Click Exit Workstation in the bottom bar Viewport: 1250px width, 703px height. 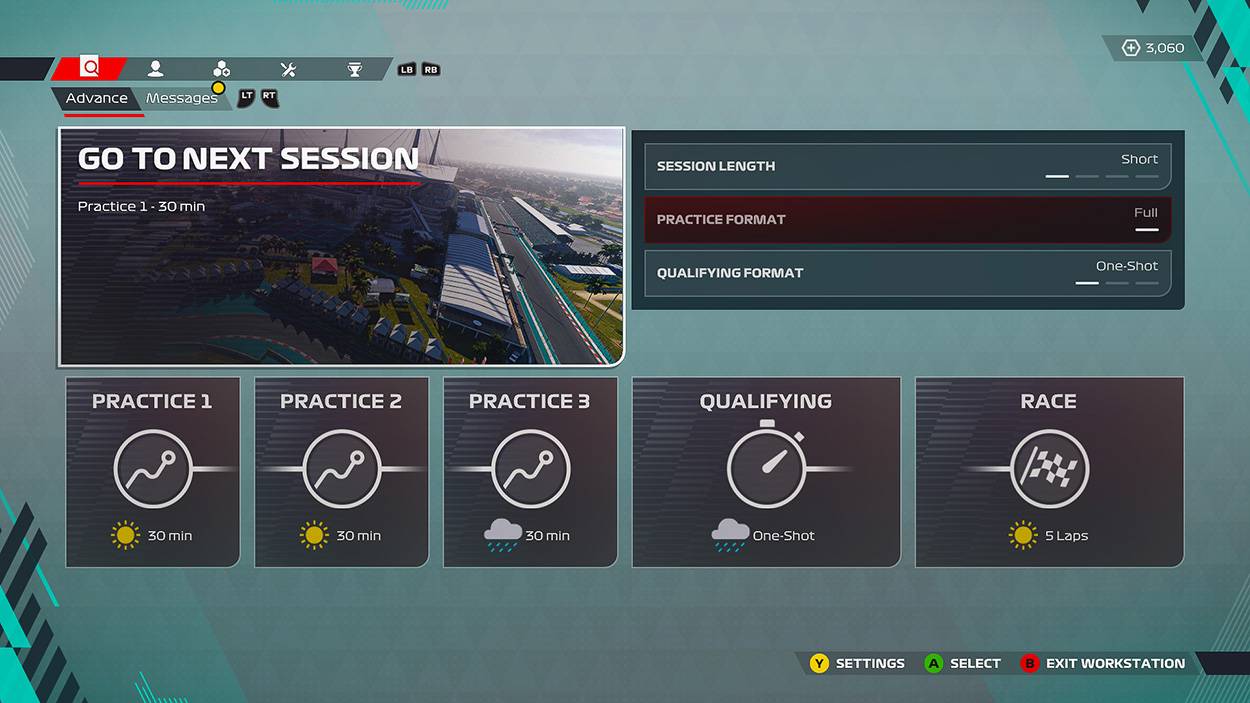[x=1103, y=663]
